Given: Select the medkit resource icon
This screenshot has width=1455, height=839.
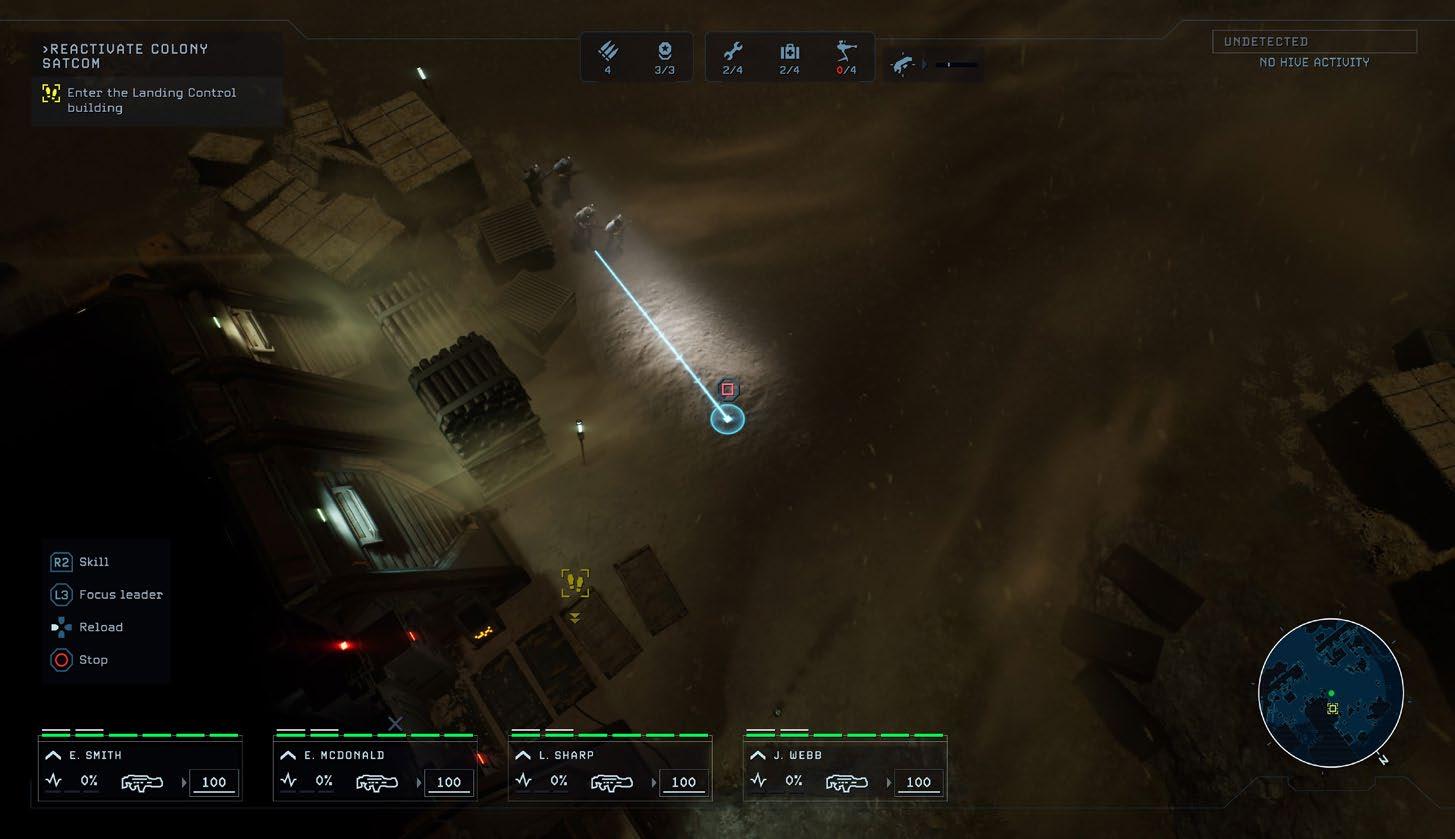Looking at the screenshot, I should (789, 52).
